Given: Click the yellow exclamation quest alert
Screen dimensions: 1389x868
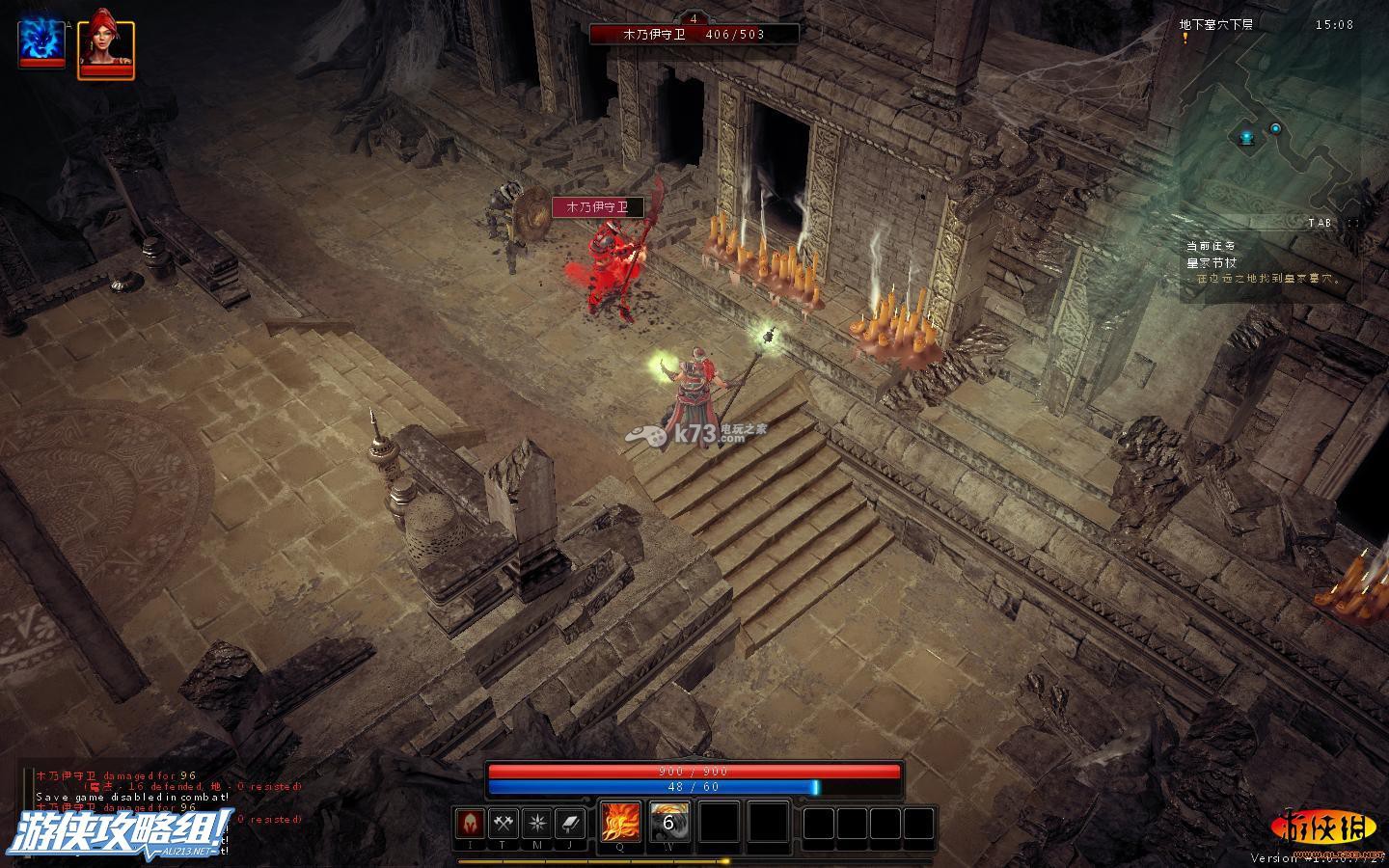Looking at the screenshot, I should 1185,39.
